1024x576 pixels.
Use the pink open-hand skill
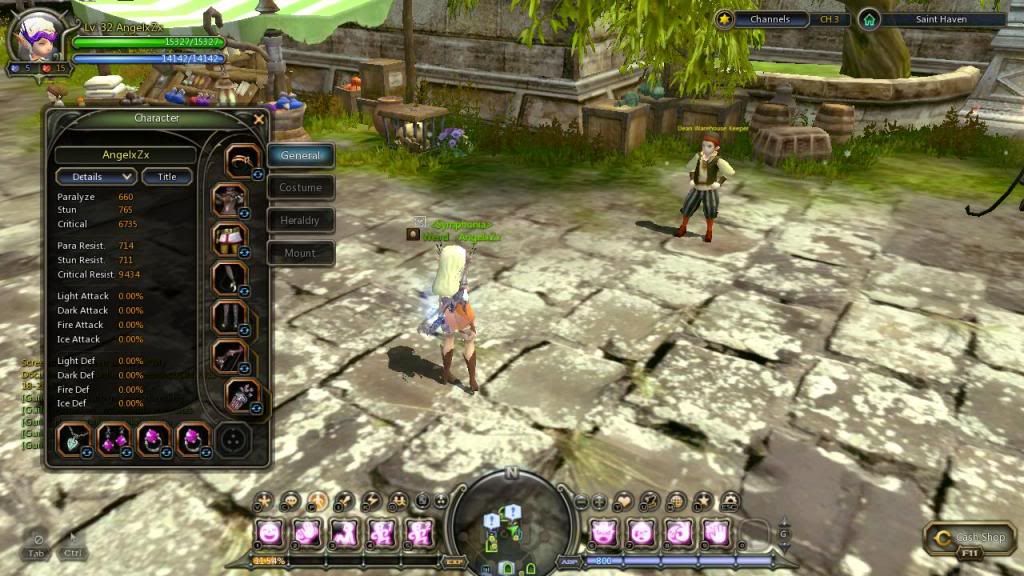coord(713,532)
